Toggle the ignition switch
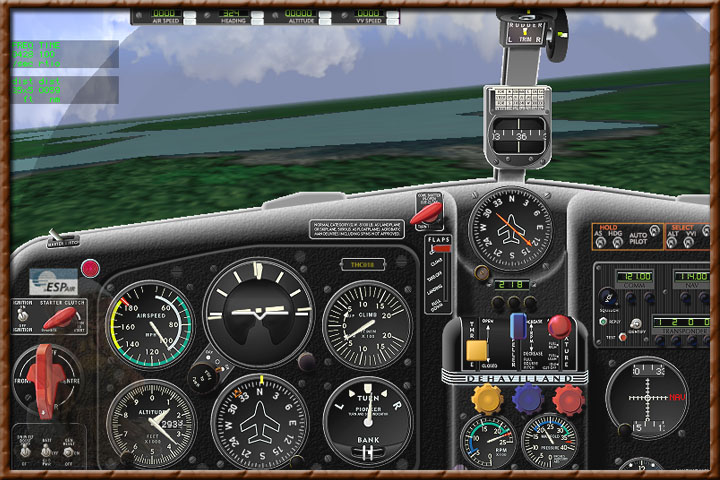This screenshot has width=720, height=480. pyautogui.click(x=22, y=316)
